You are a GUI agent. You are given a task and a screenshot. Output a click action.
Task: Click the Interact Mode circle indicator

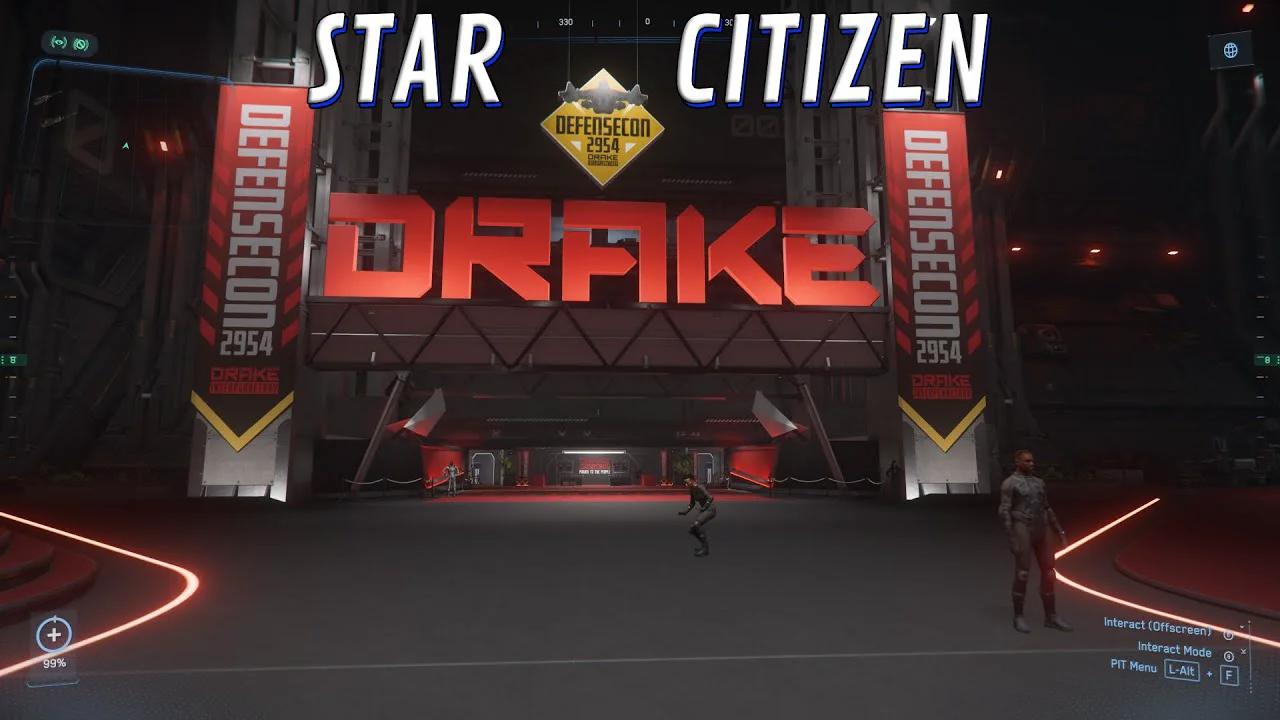1229,656
